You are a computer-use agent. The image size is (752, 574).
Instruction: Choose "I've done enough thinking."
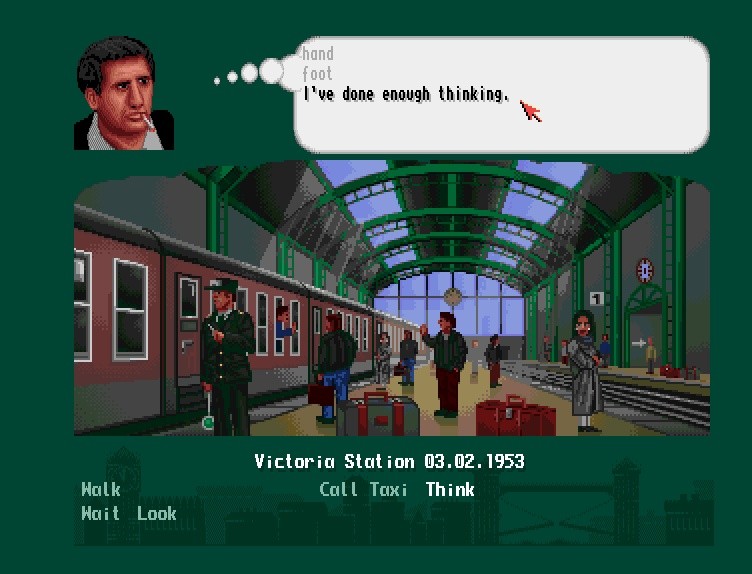(406, 94)
